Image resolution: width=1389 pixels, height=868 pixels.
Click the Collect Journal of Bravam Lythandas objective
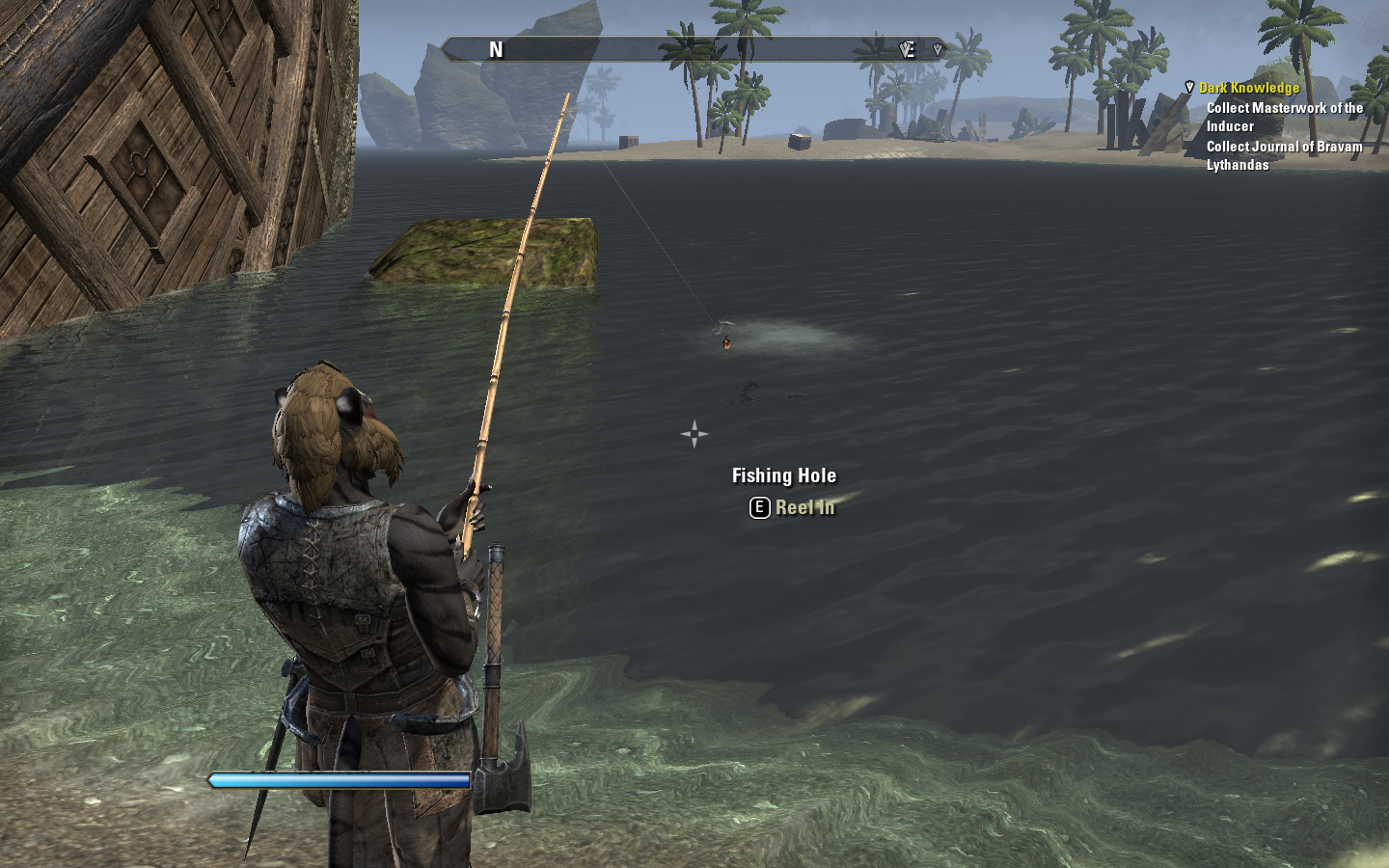1284,155
